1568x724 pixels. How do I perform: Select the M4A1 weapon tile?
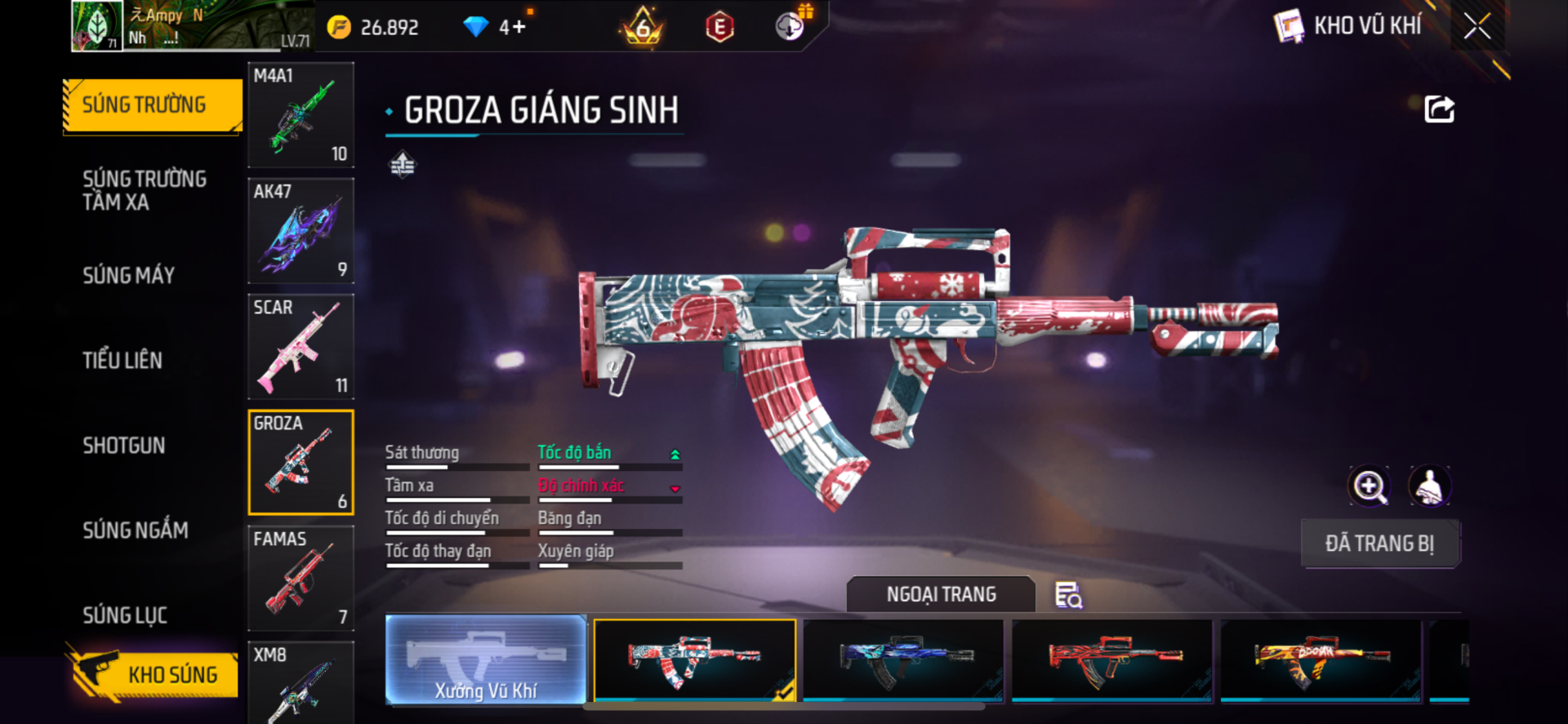[x=301, y=115]
